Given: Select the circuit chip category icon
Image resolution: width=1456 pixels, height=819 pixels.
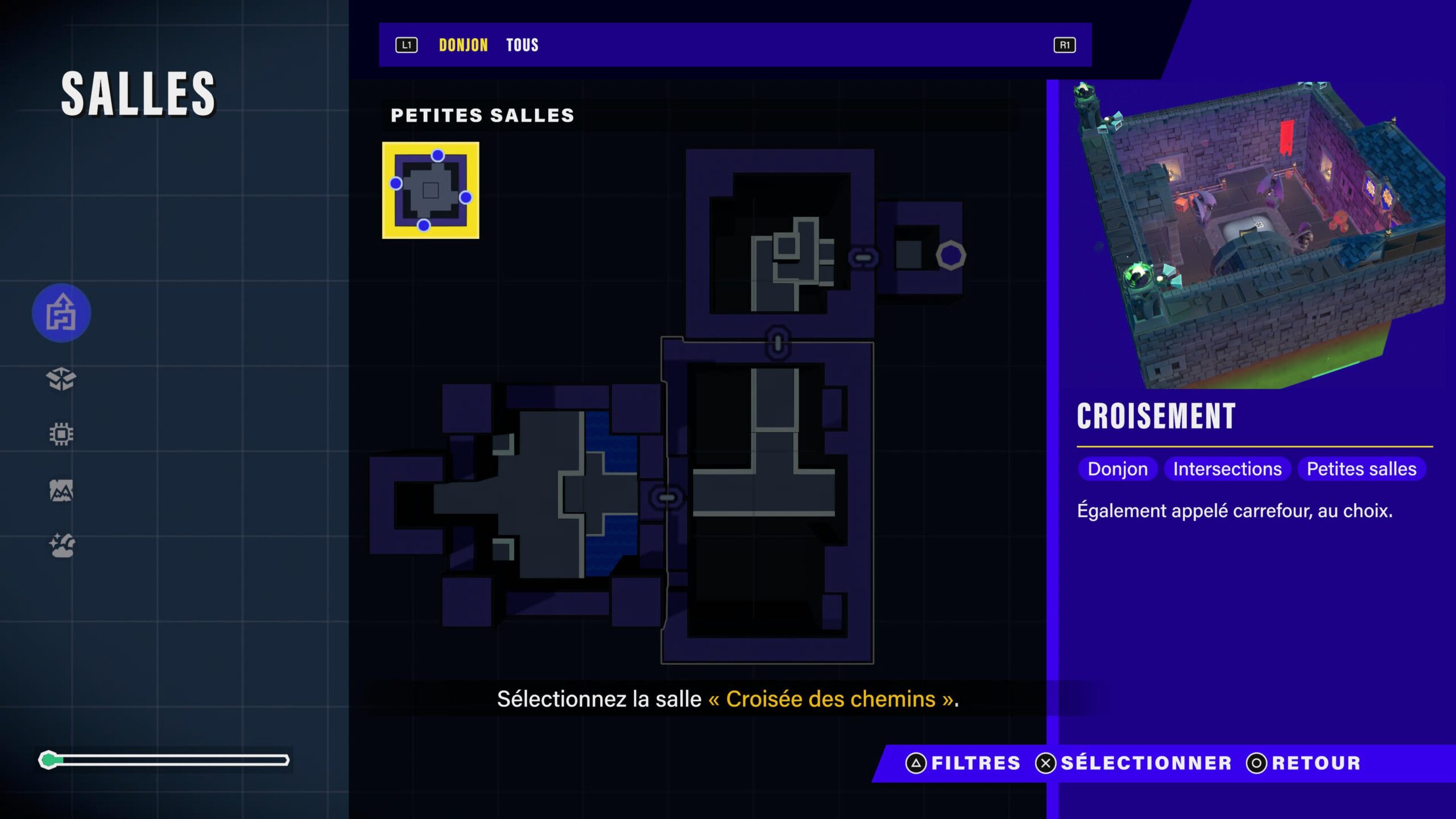Looking at the screenshot, I should click(x=61, y=433).
